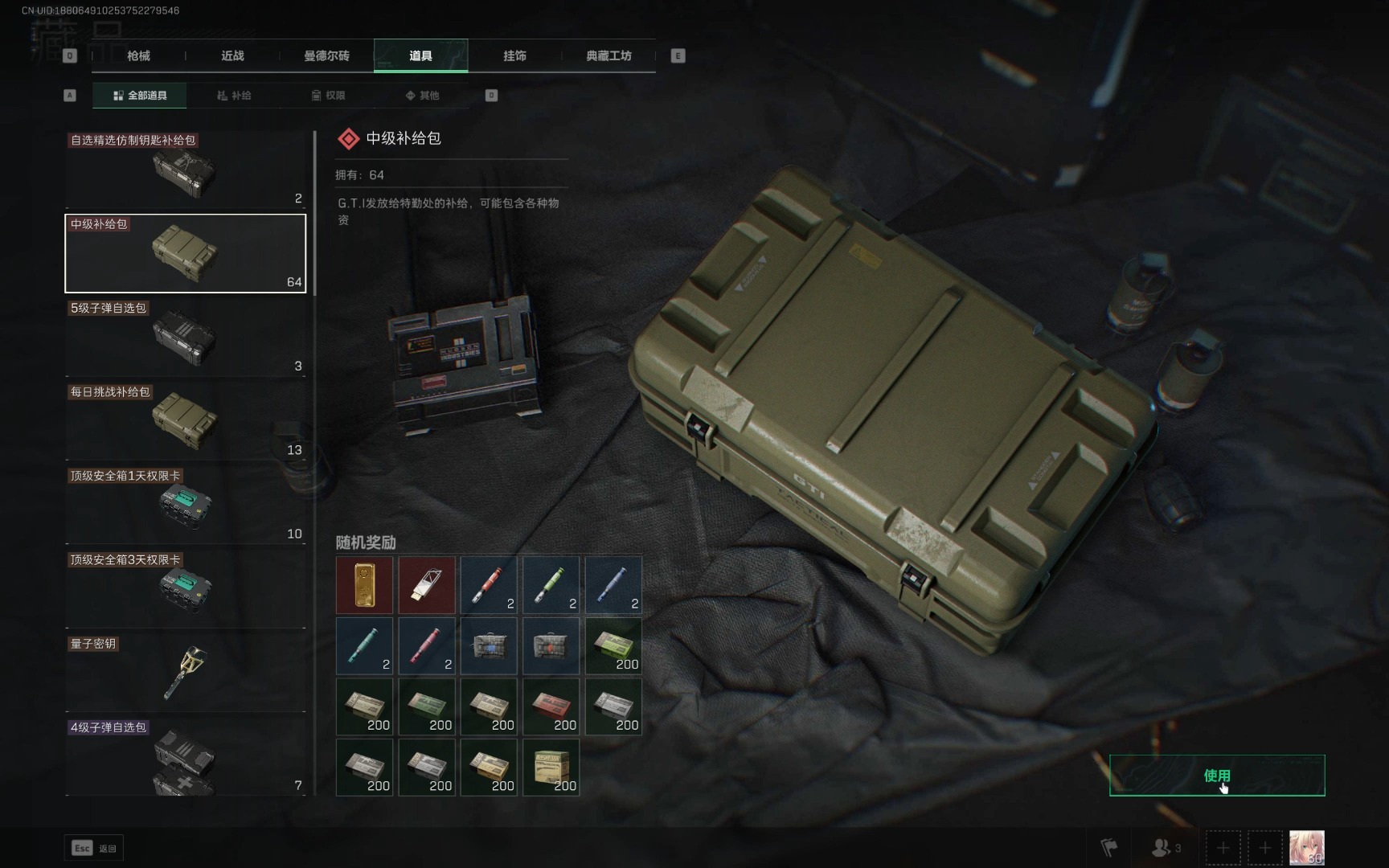Screen dimensions: 1389x868
Task: Choose the 量子密钥 item
Action: click(185, 673)
